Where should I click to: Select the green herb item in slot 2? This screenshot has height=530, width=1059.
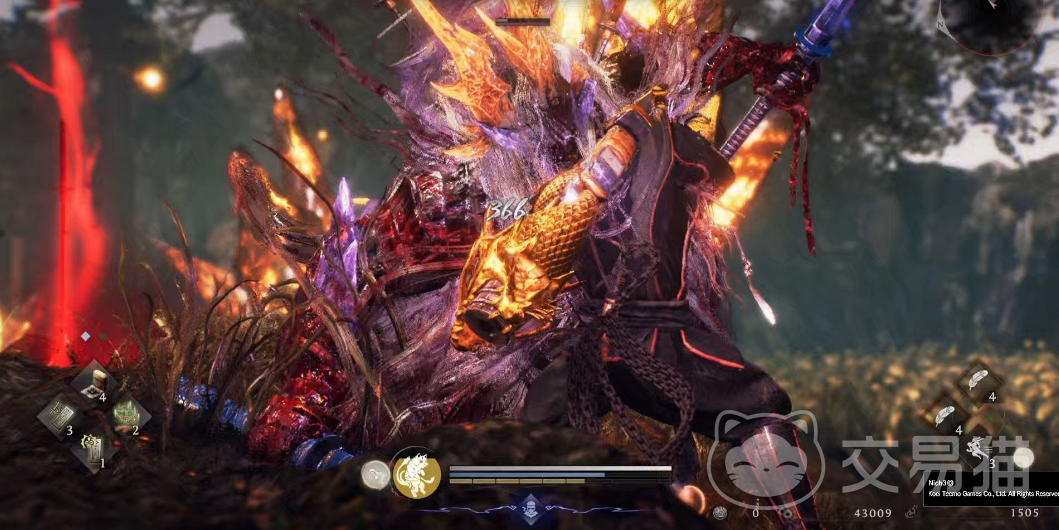[x=127, y=412]
